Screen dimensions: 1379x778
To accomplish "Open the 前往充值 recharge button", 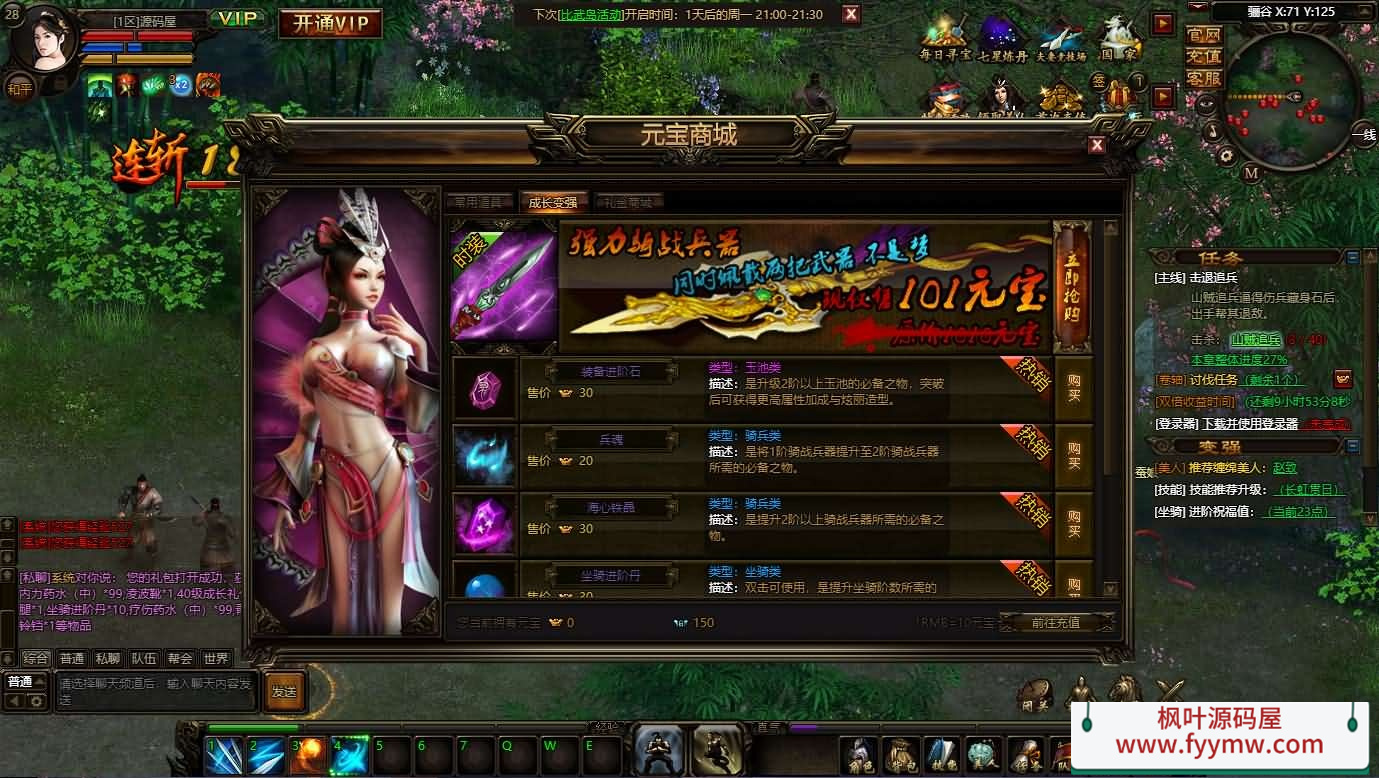I will [x=1055, y=622].
